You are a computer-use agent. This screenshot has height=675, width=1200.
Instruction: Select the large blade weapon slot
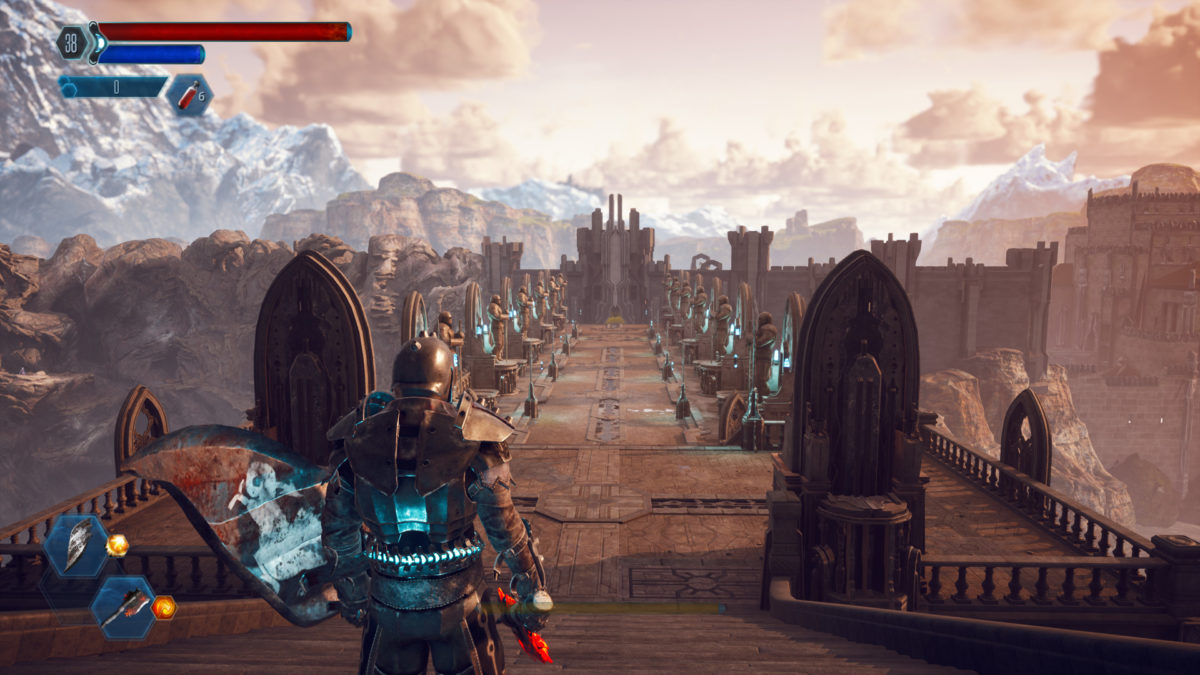(x=76, y=546)
